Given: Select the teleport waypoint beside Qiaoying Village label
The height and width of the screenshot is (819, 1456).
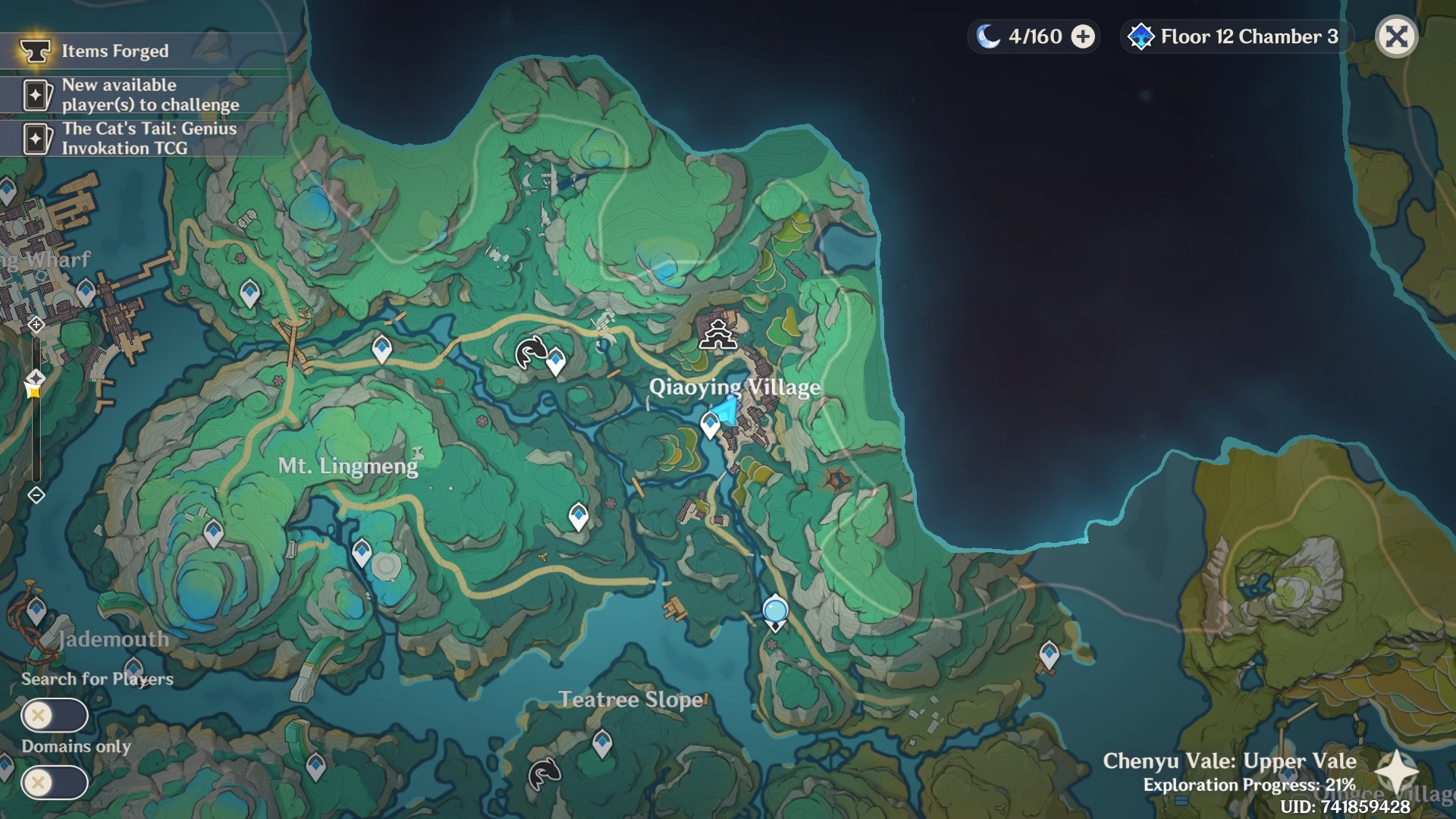Looking at the screenshot, I should click(710, 424).
